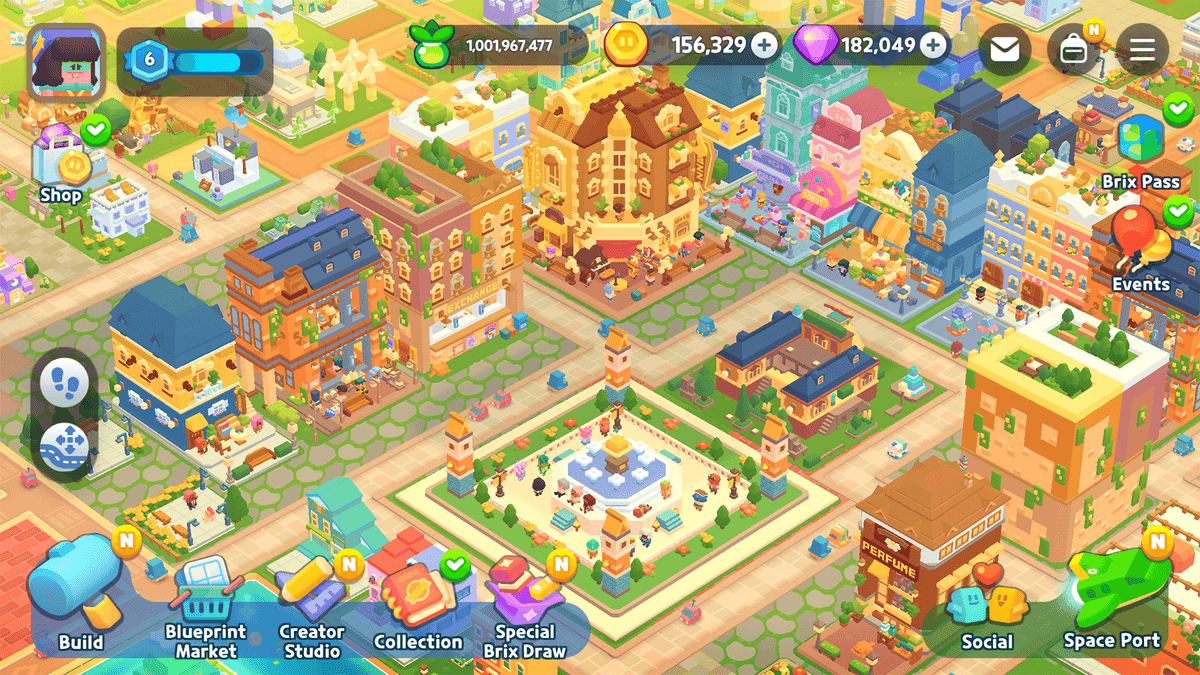Go to the Space Port
The image size is (1200, 675).
(x=1111, y=600)
